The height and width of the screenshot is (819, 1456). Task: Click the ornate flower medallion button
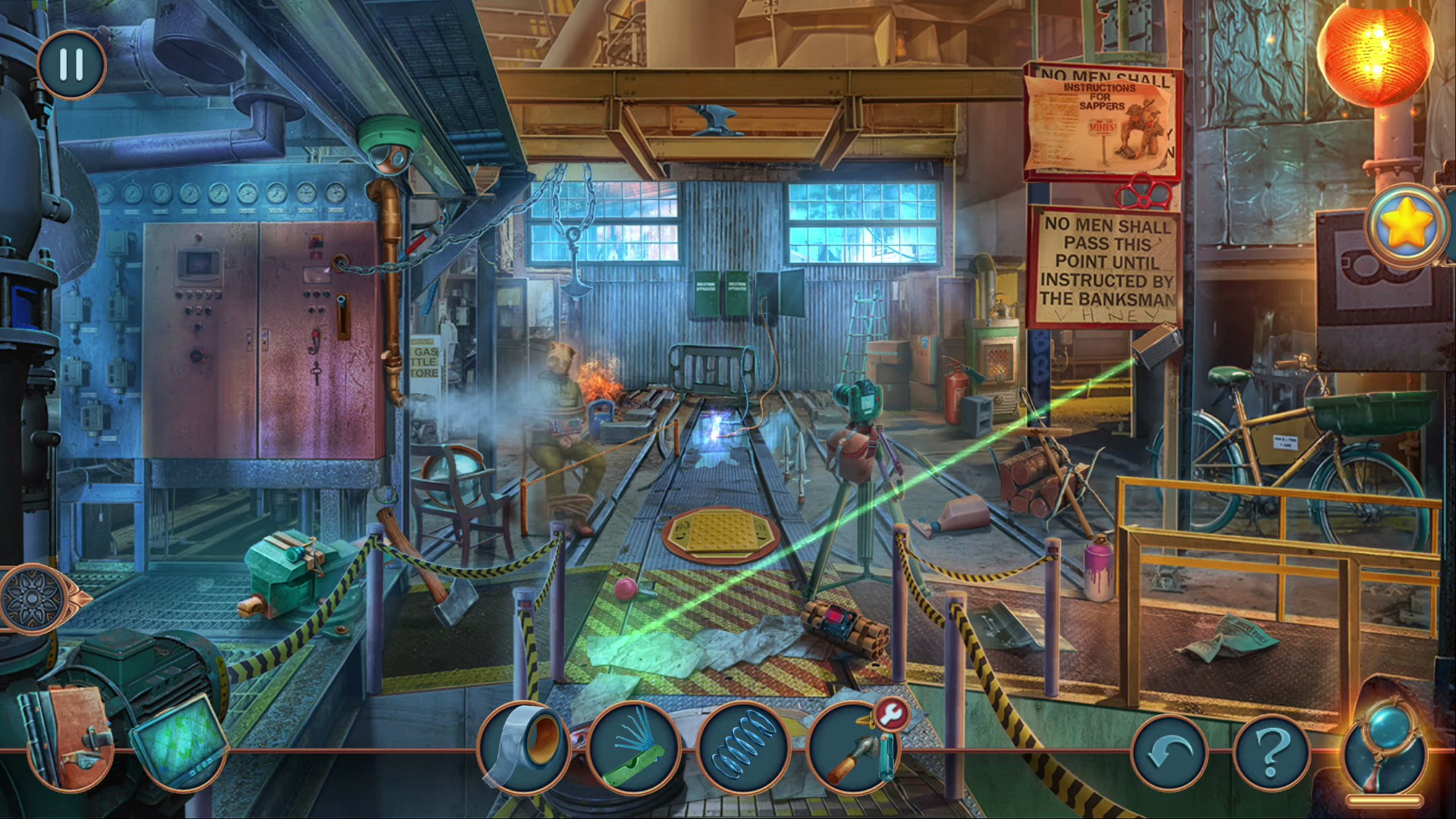(32, 598)
